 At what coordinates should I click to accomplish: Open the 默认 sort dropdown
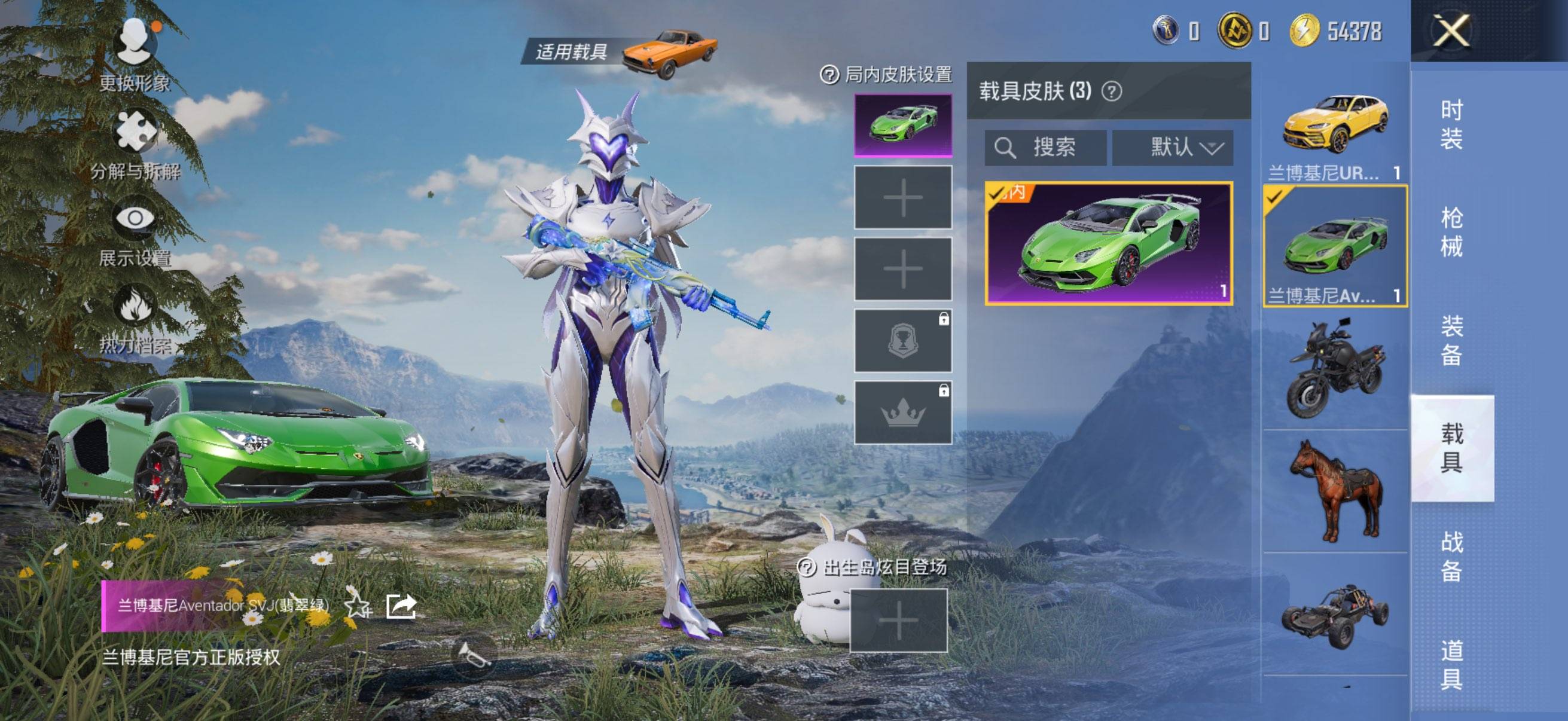click(1172, 147)
